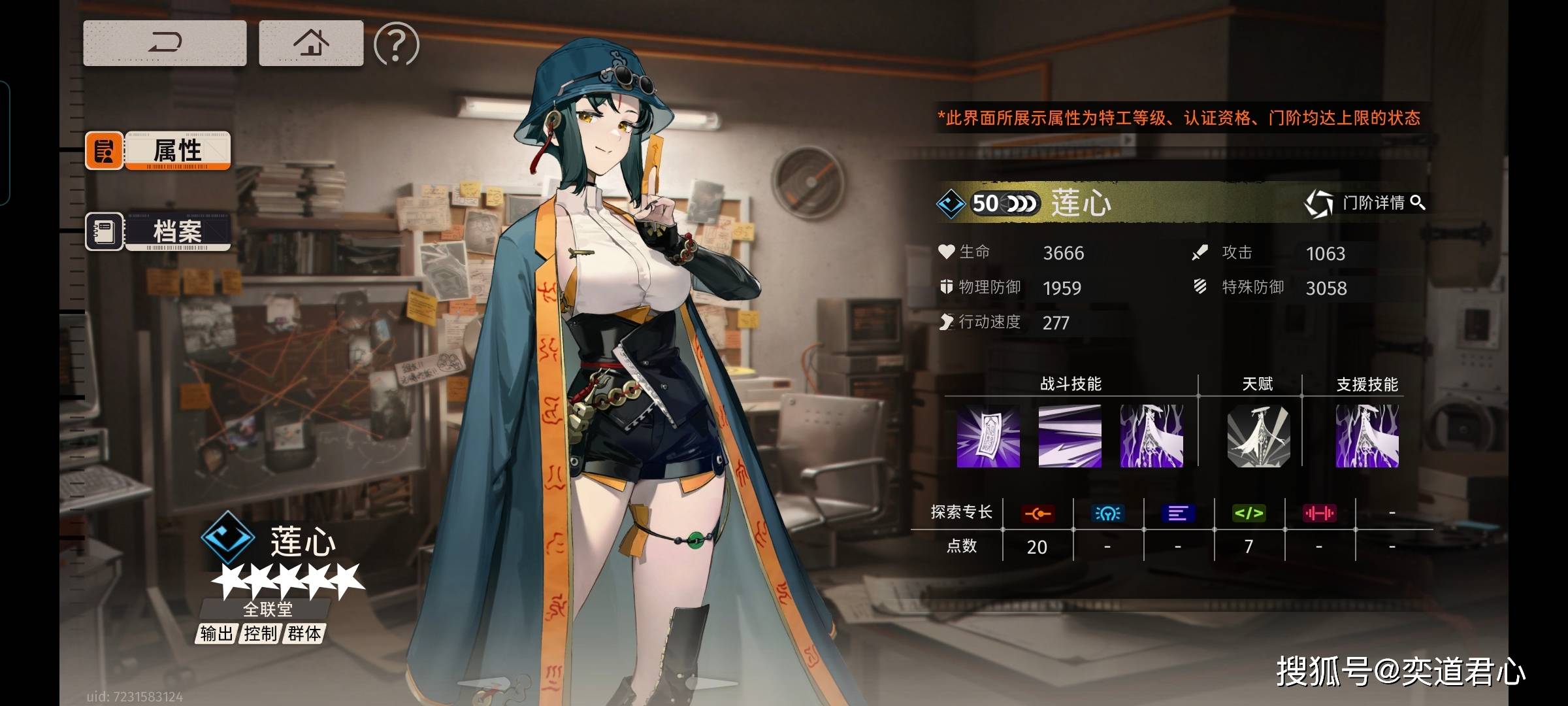Choose the pink dumbbell exploration specialty icon
The height and width of the screenshot is (706, 1568).
(x=1319, y=514)
